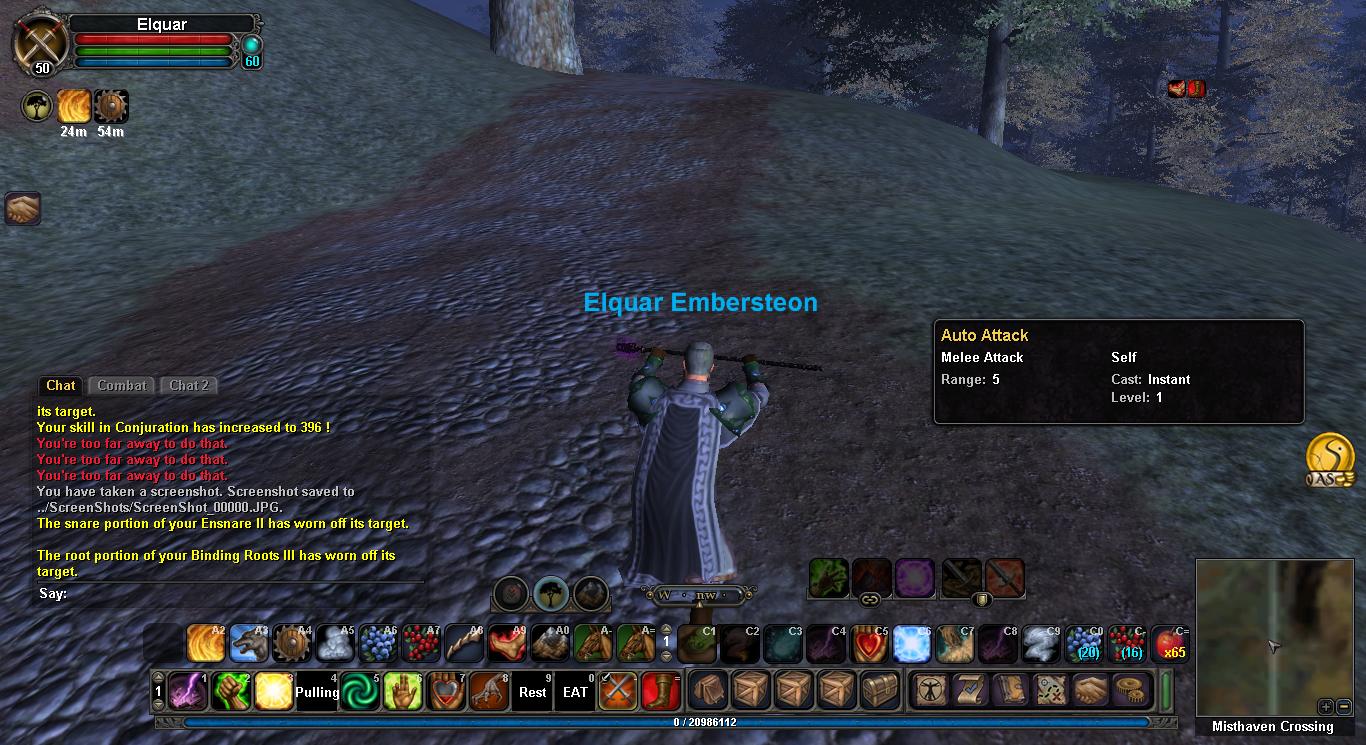Open the treasure chest bag
This screenshot has height=745, width=1366.
[881, 691]
